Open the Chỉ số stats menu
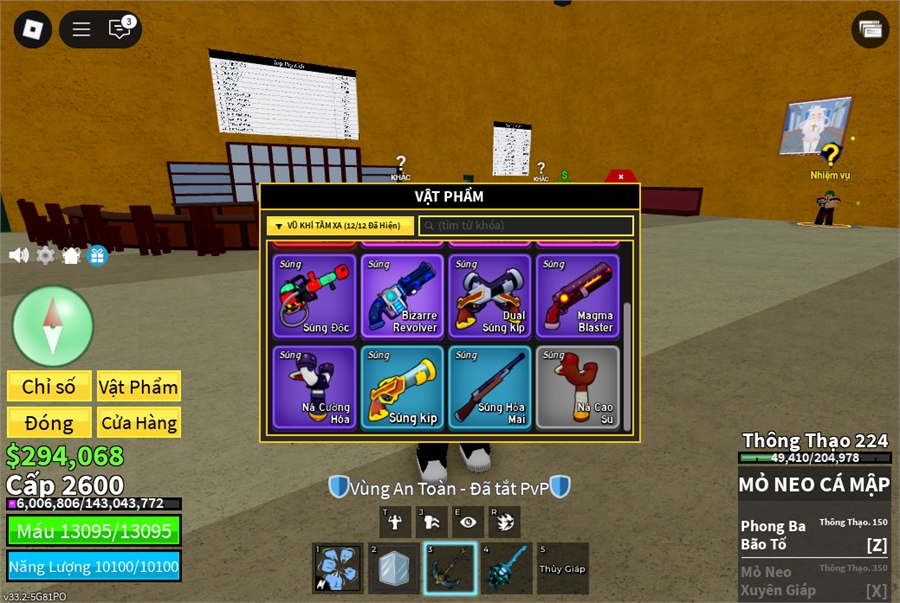Image resolution: width=900 pixels, height=603 pixels. (x=49, y=387)
